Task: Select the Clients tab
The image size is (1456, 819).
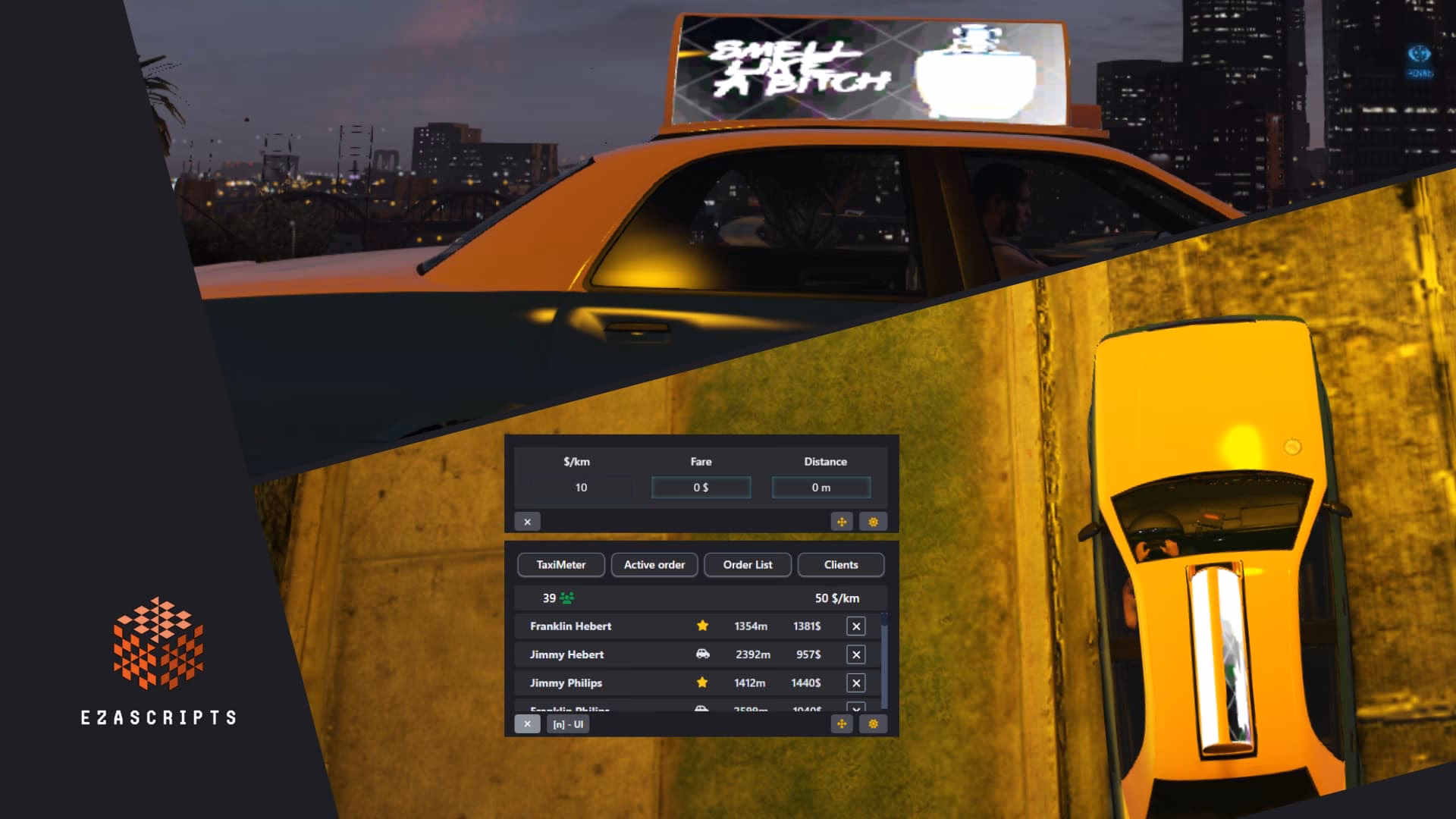Action: click(x=840, y=565)
